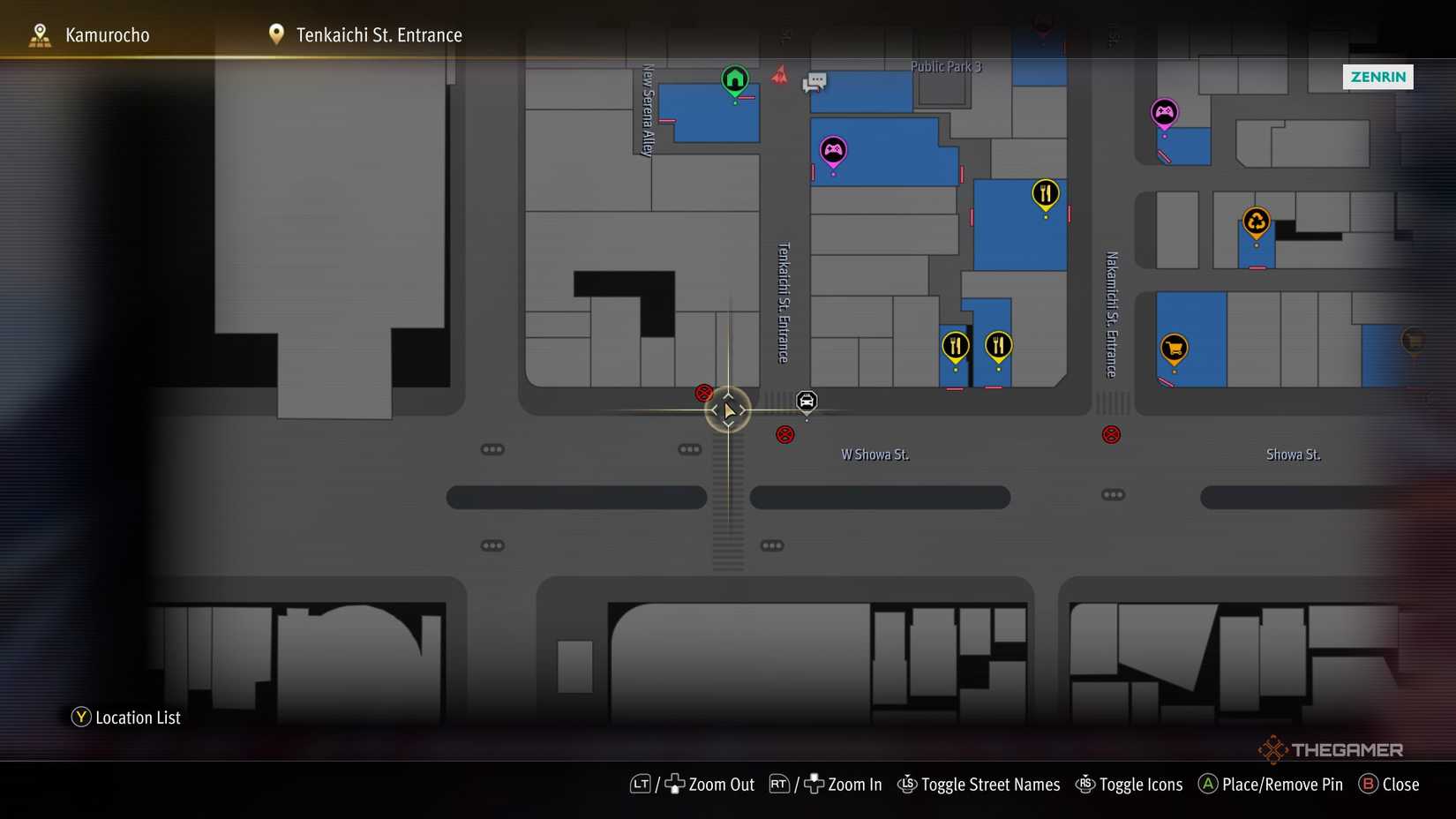Open the Location List

coord(125,718)
